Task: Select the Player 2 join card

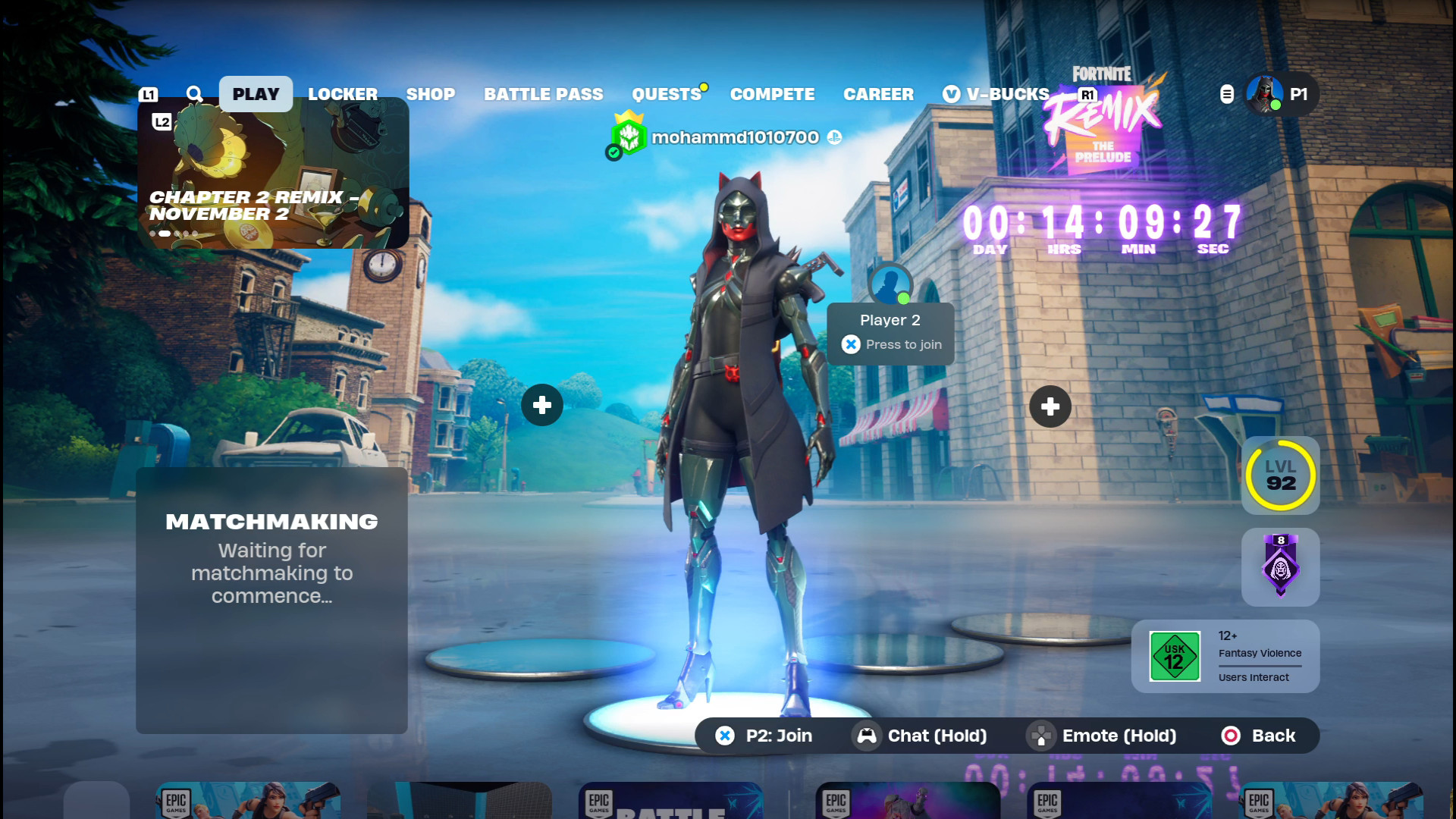Action: tap(890, 334)
